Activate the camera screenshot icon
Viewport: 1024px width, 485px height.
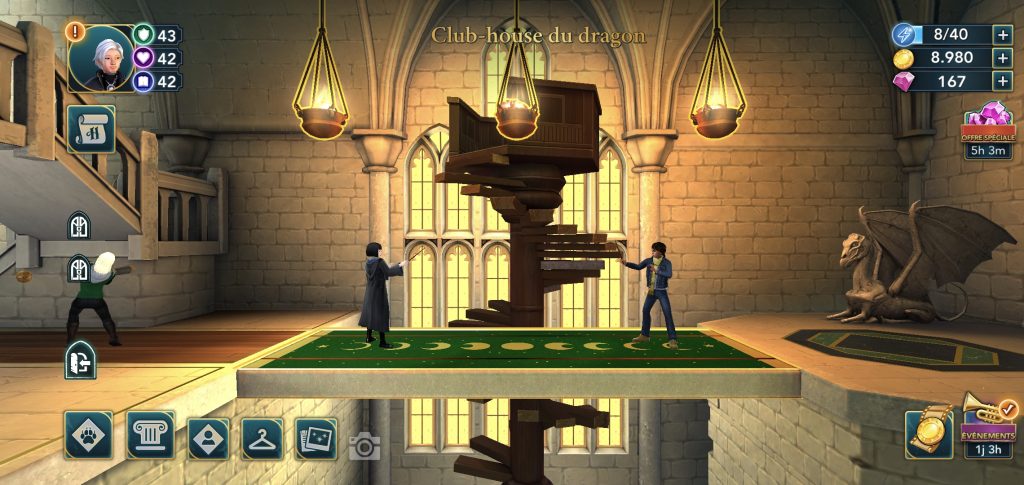coord(365,445)
